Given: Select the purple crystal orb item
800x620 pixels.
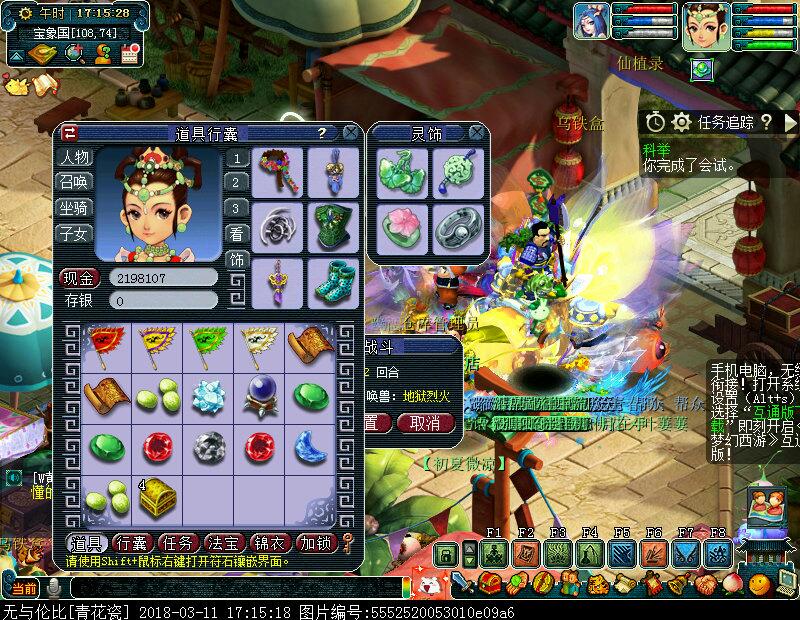Looking at the screenshot, I should coord(260,395).
